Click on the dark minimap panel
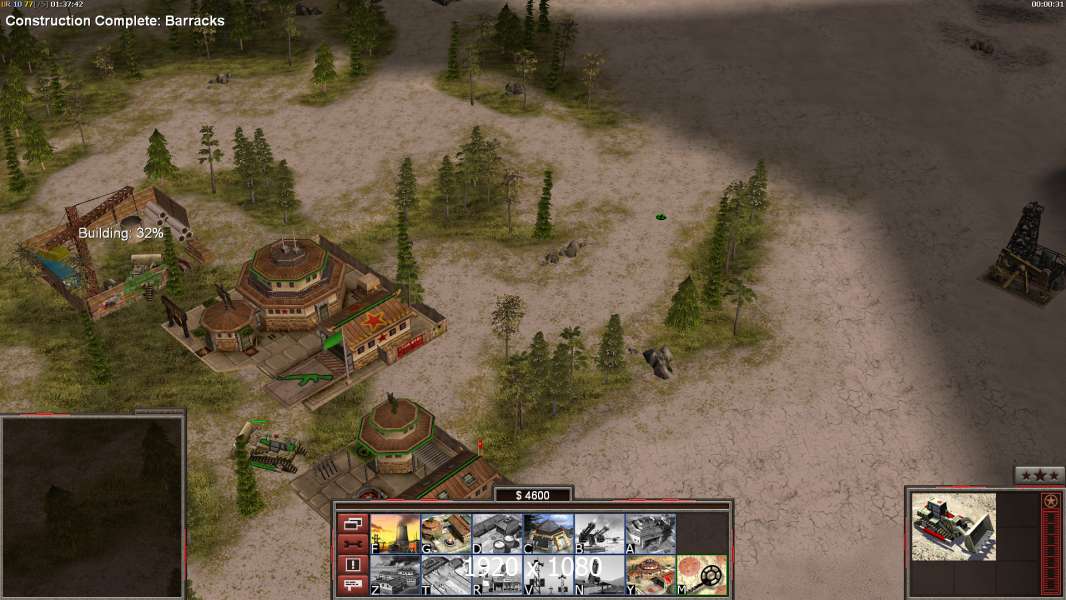This screenshot has height=600, width=1066. (x=92, y=507)
